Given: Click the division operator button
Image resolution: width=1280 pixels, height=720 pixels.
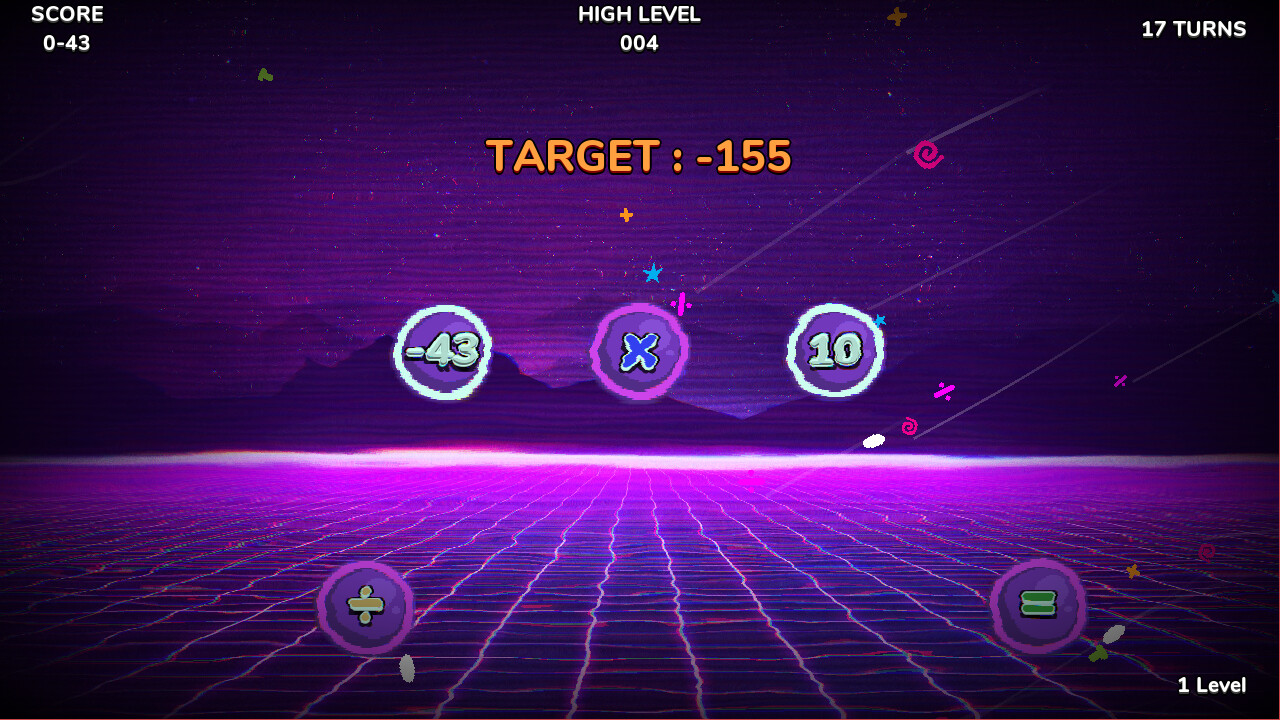Looking at the screenshot, I should tap(365, 605).
